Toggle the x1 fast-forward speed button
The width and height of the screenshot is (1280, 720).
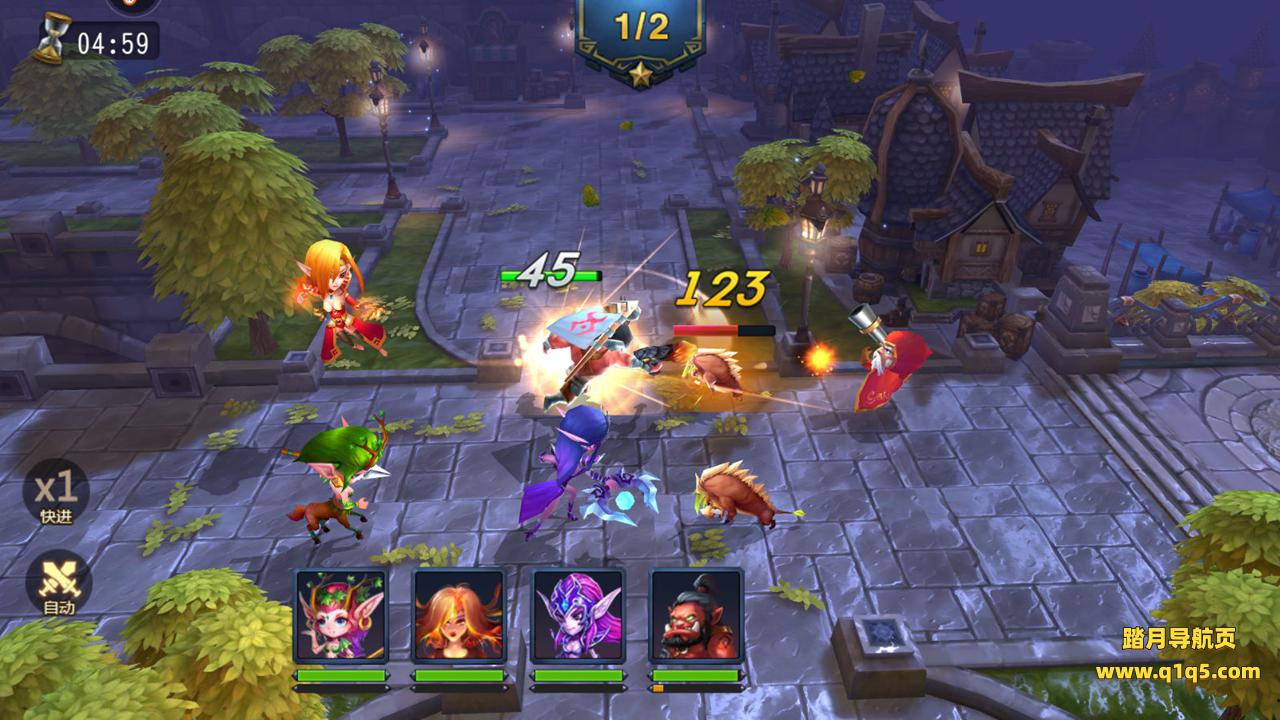coord(56,492)
